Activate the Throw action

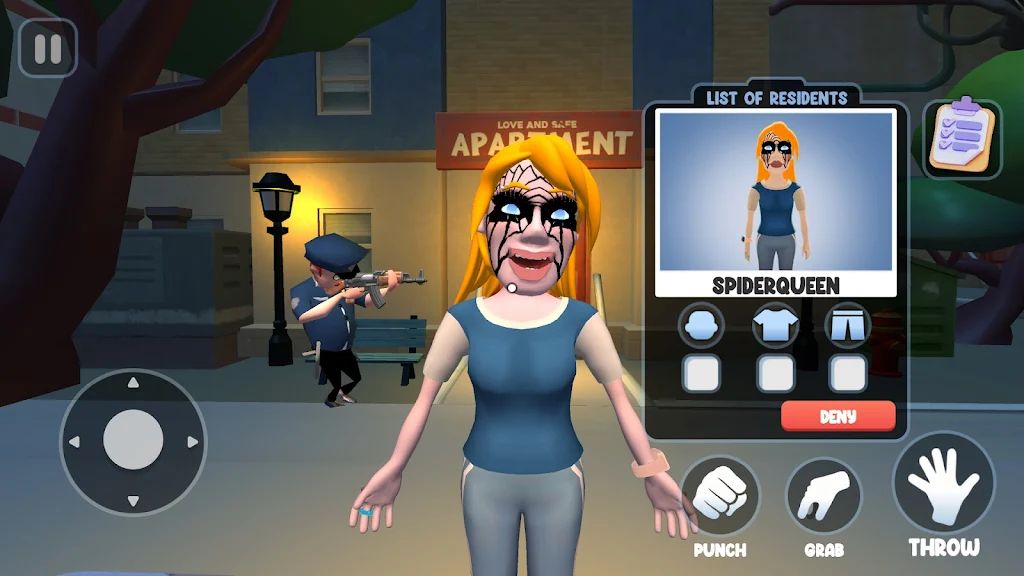tap(944, 488)
